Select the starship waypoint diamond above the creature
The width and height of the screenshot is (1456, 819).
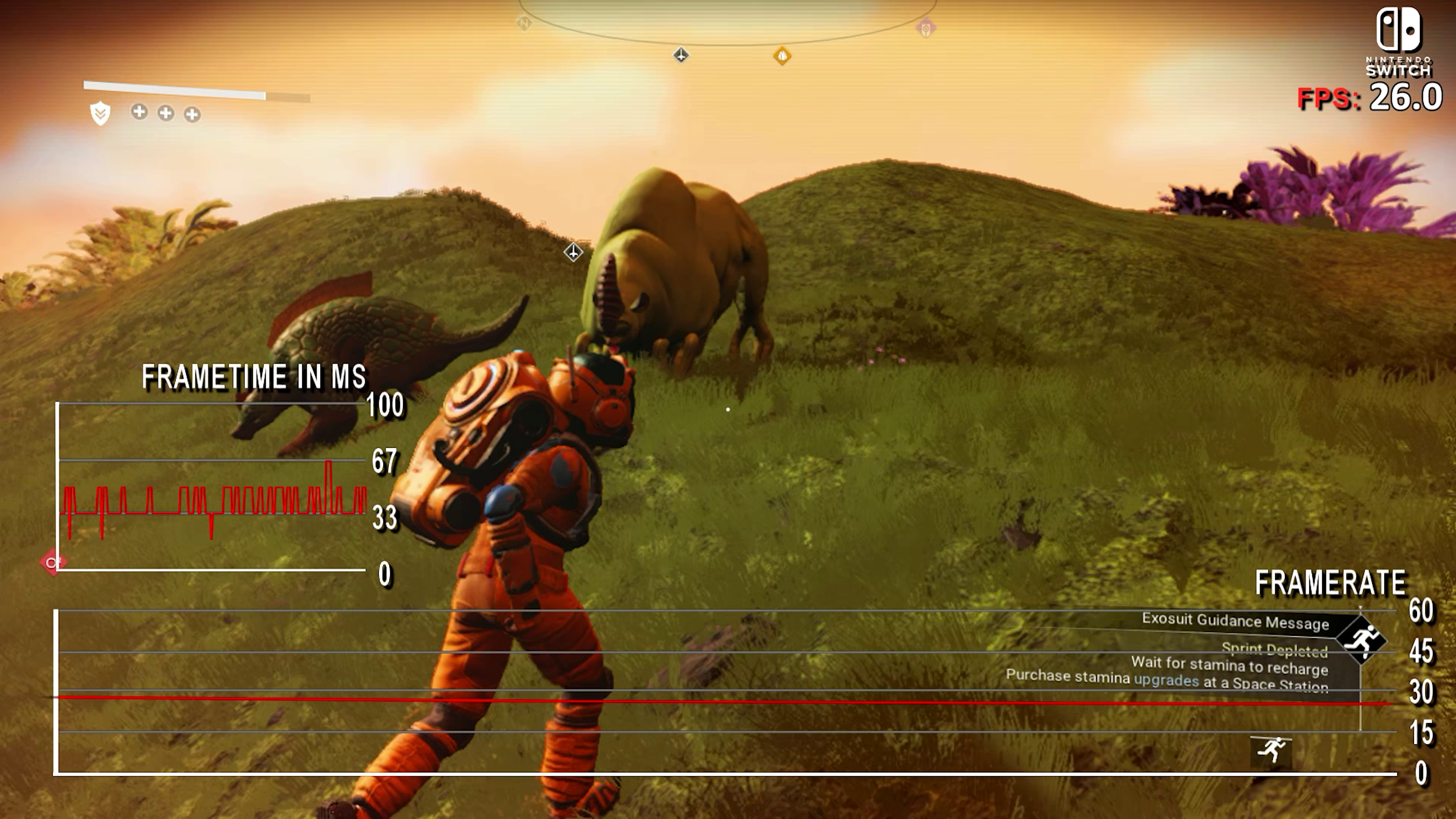click(573, 251)
